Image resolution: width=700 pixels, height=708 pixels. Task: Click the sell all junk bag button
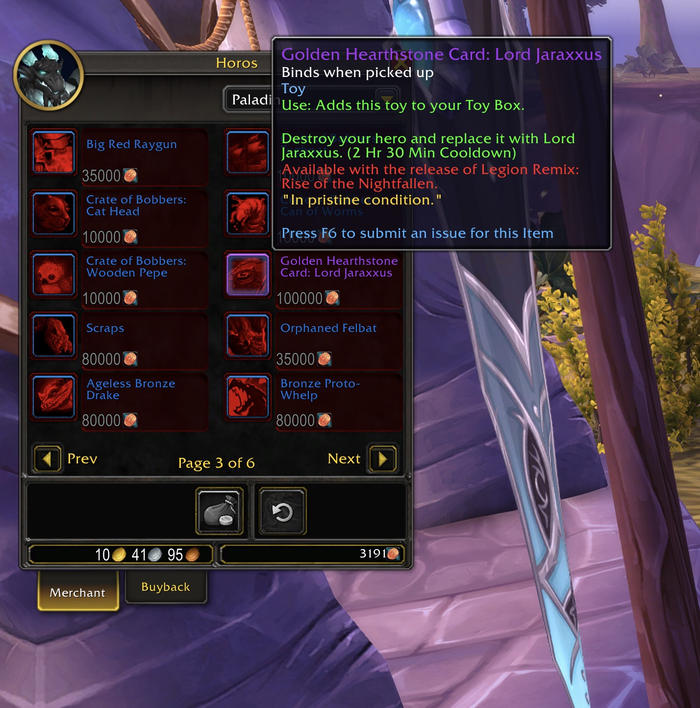click(x=220, y=512)
